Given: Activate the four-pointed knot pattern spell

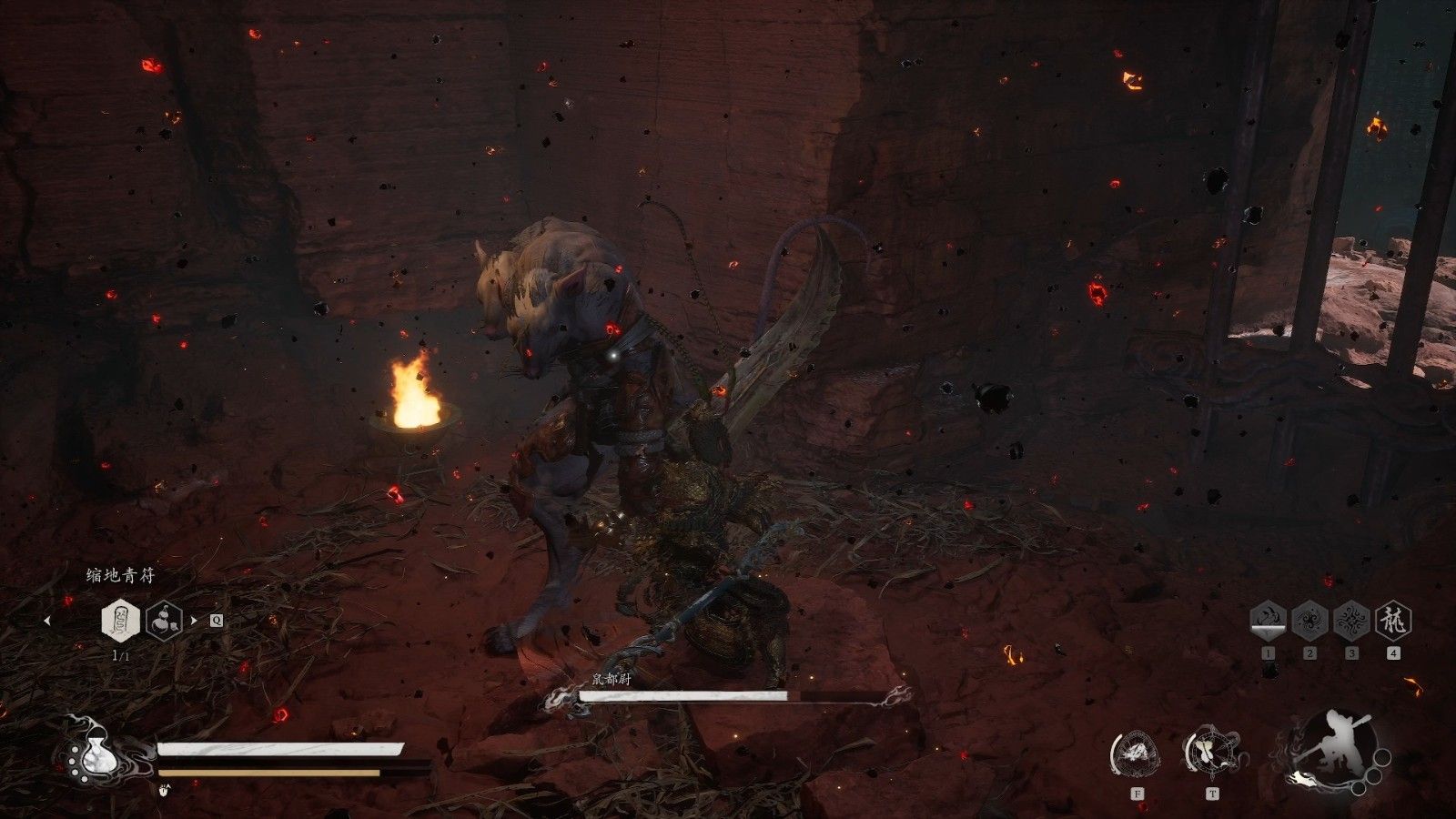Looking at the screenshot, I should click(x=1351, y=622).
